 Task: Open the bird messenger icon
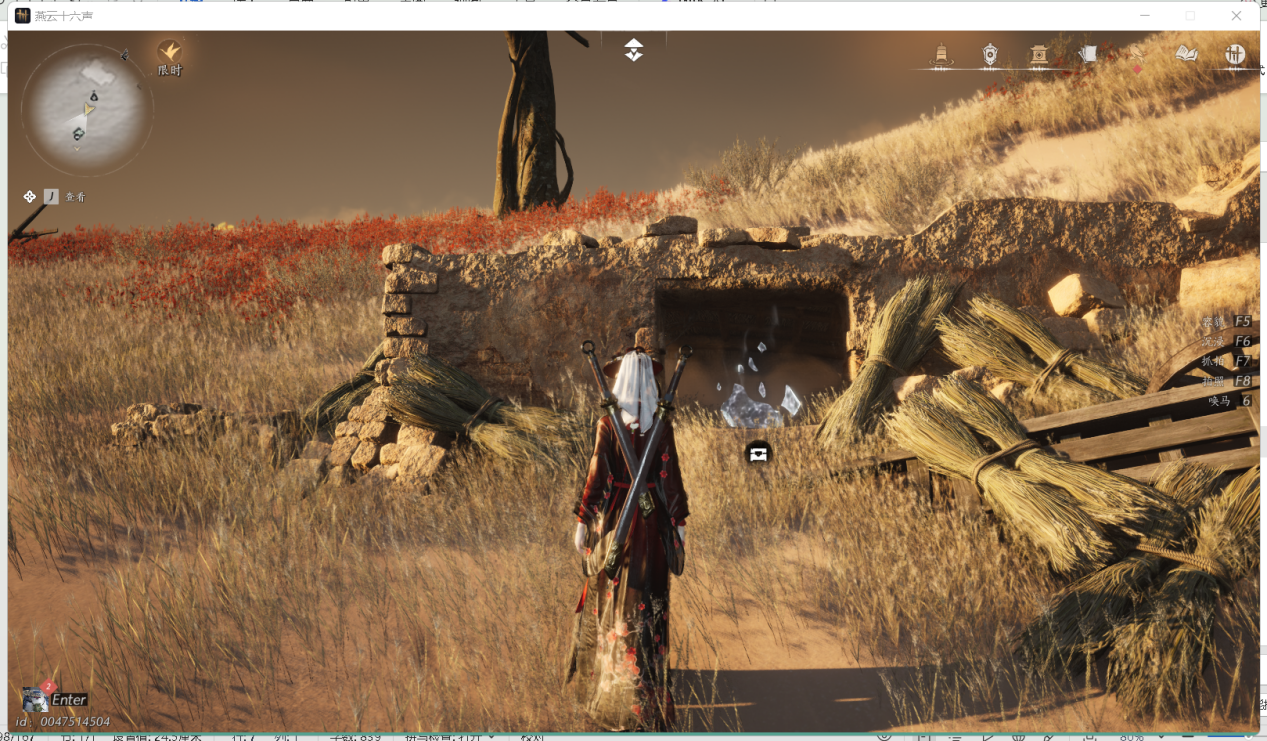(x=1137, y=55)
